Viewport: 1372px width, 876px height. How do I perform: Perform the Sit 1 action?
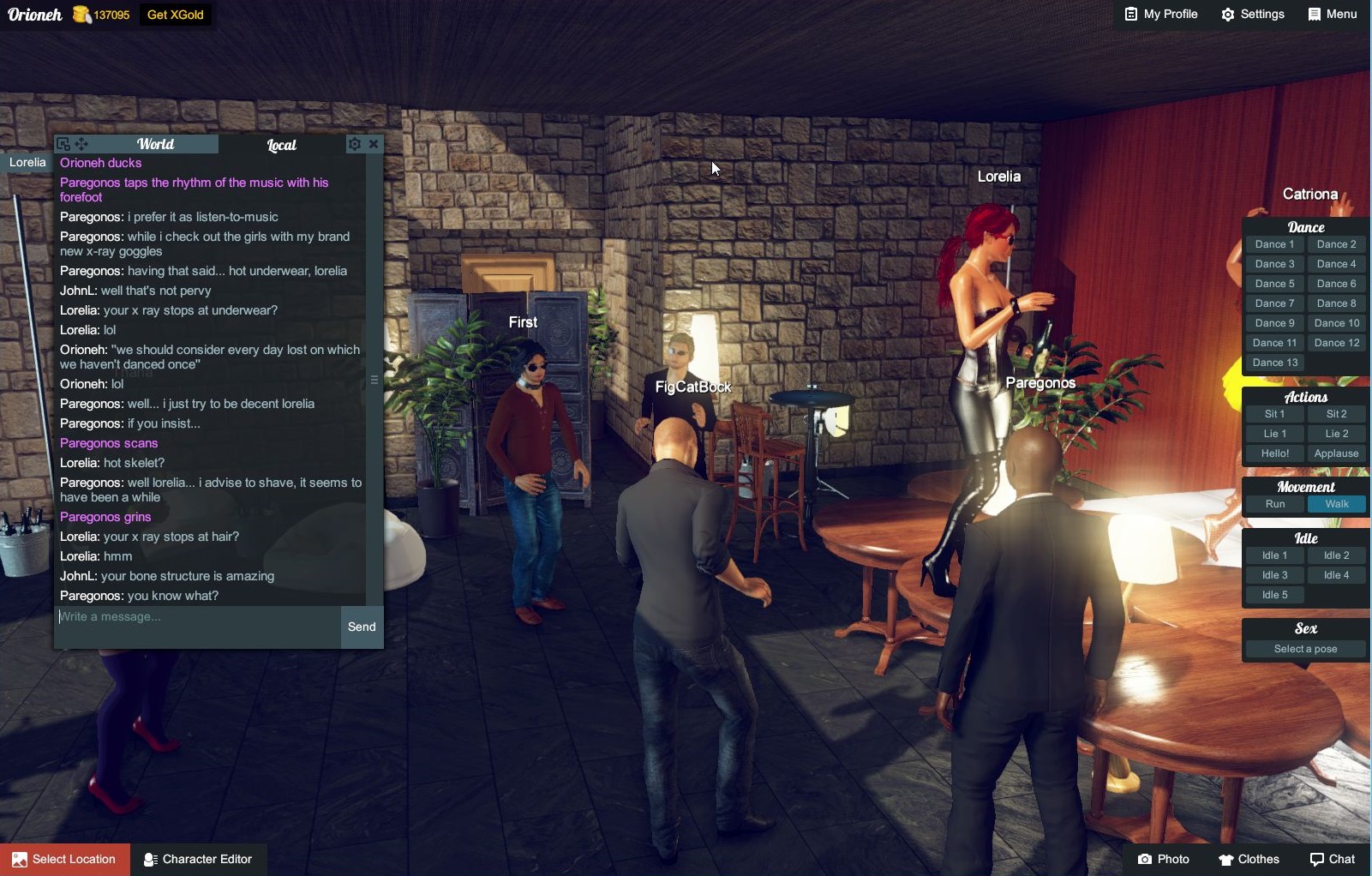point(1274,414)
